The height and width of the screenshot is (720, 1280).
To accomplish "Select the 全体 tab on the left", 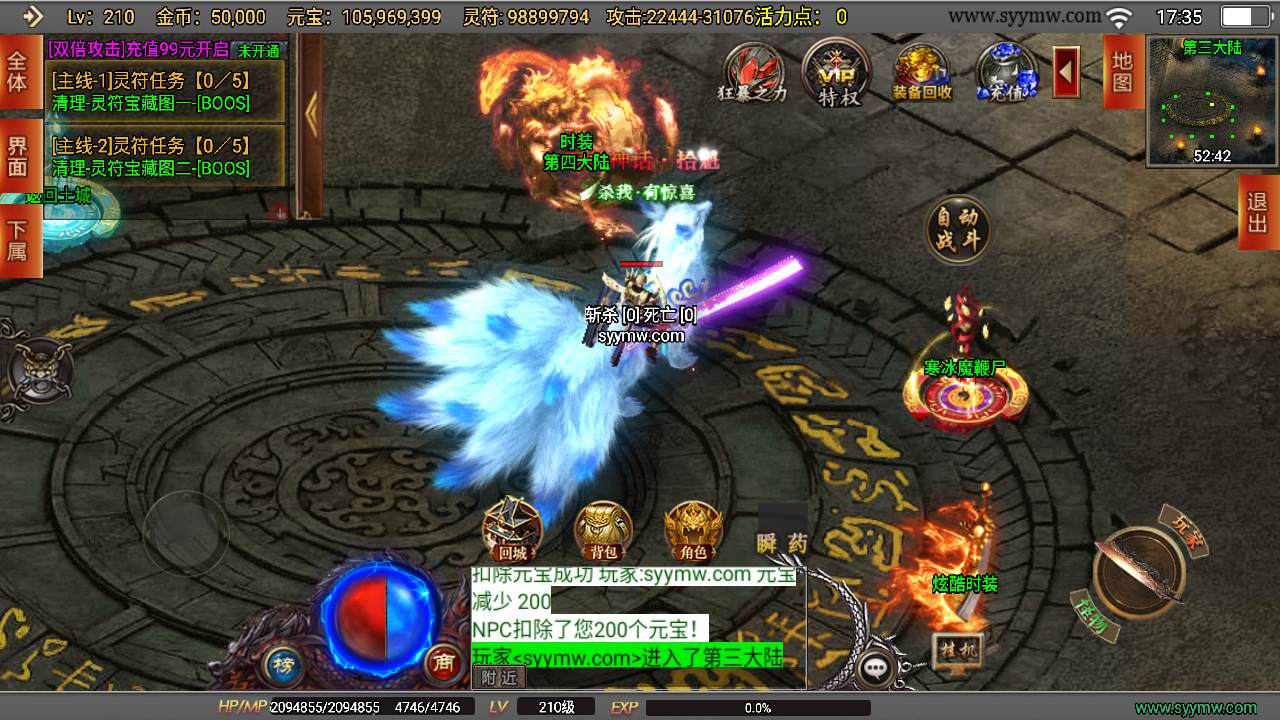I will tap(18, 71).
